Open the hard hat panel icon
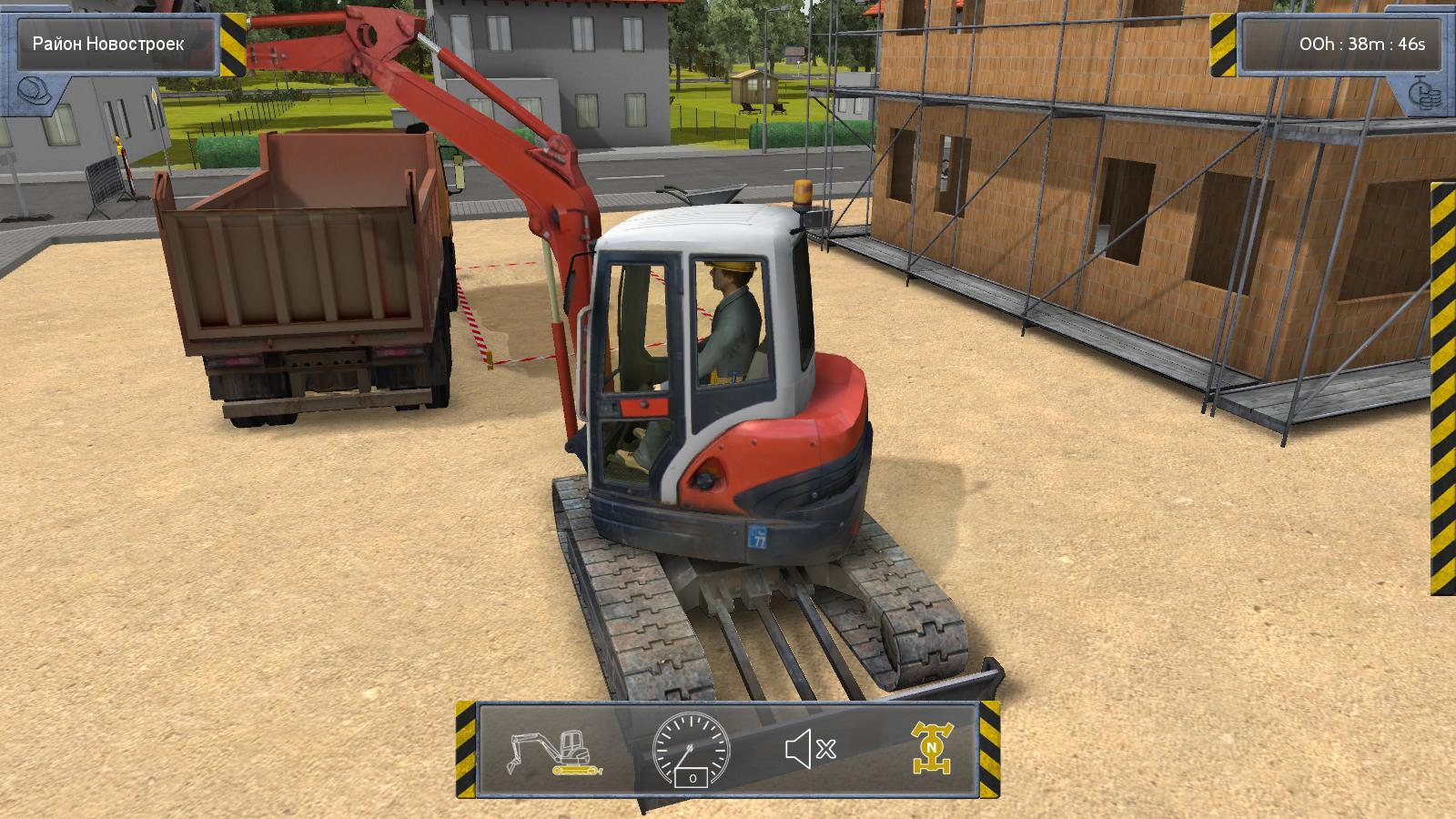This screenshot has width=1456, height=819. click(x=34, y=91)
